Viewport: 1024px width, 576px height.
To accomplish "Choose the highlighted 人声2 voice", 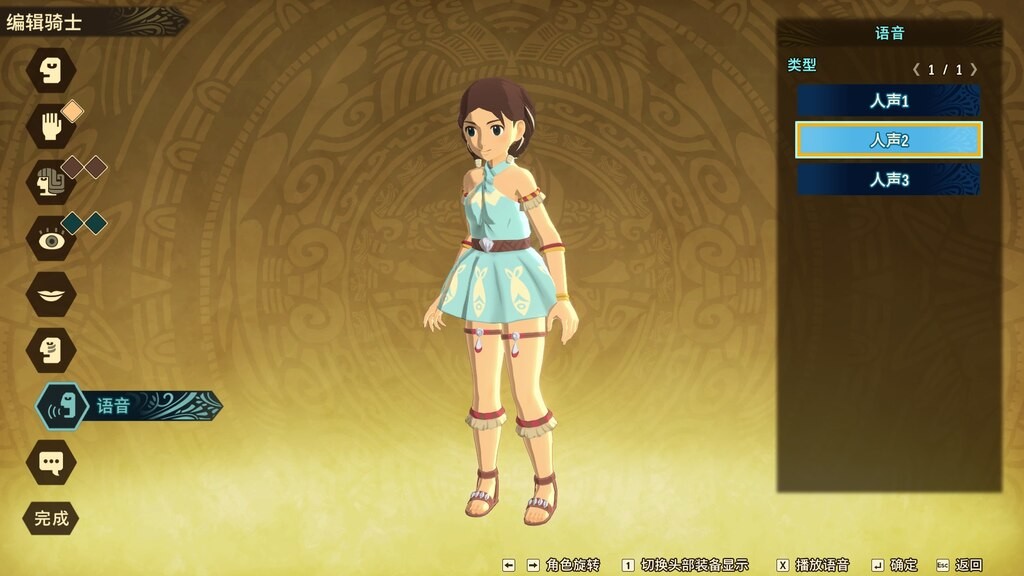I will 888,140.
